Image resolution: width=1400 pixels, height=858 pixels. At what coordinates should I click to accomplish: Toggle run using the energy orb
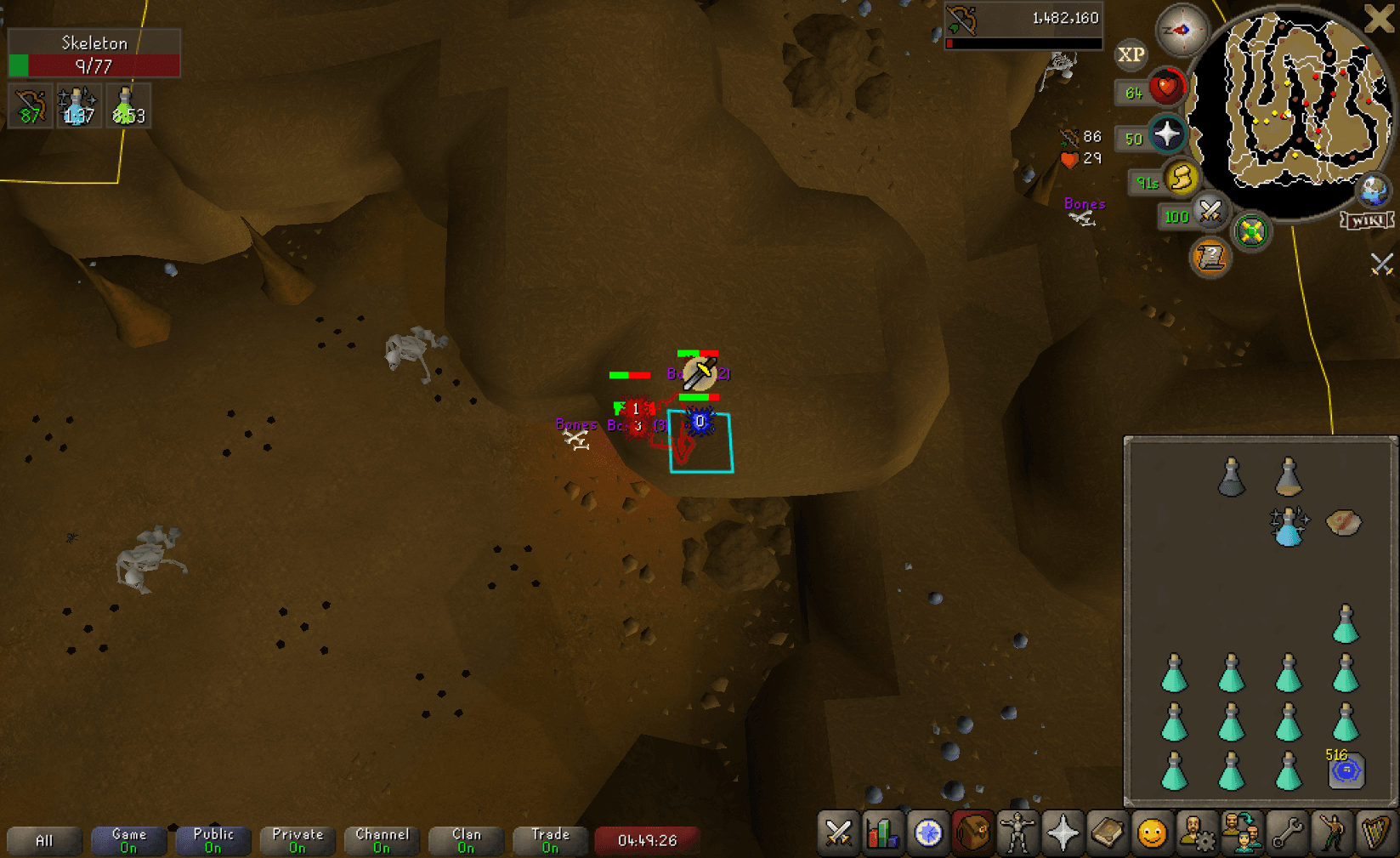[1182, 179]
